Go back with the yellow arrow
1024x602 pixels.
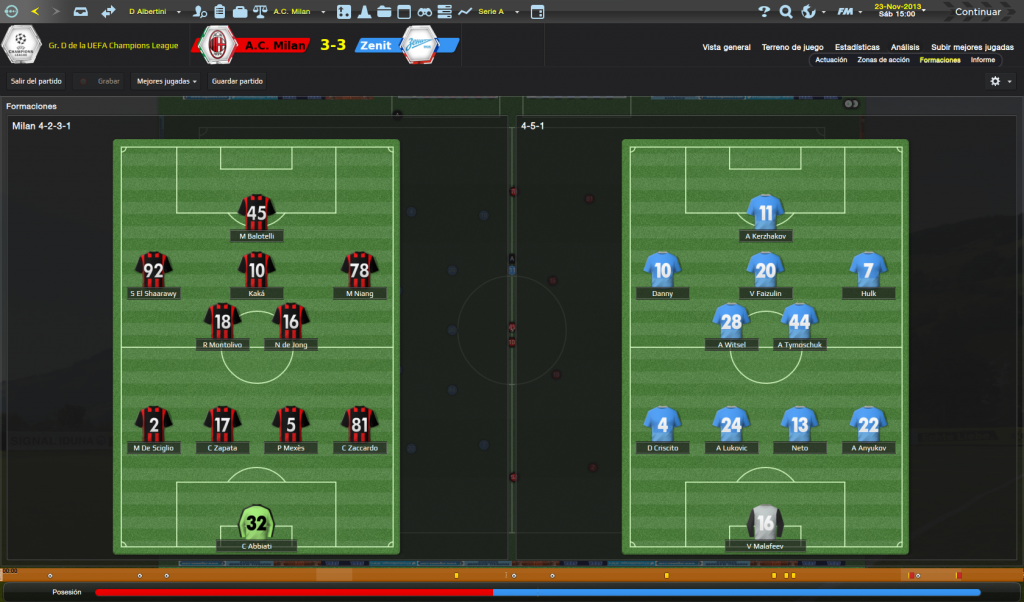pos(35,12)
